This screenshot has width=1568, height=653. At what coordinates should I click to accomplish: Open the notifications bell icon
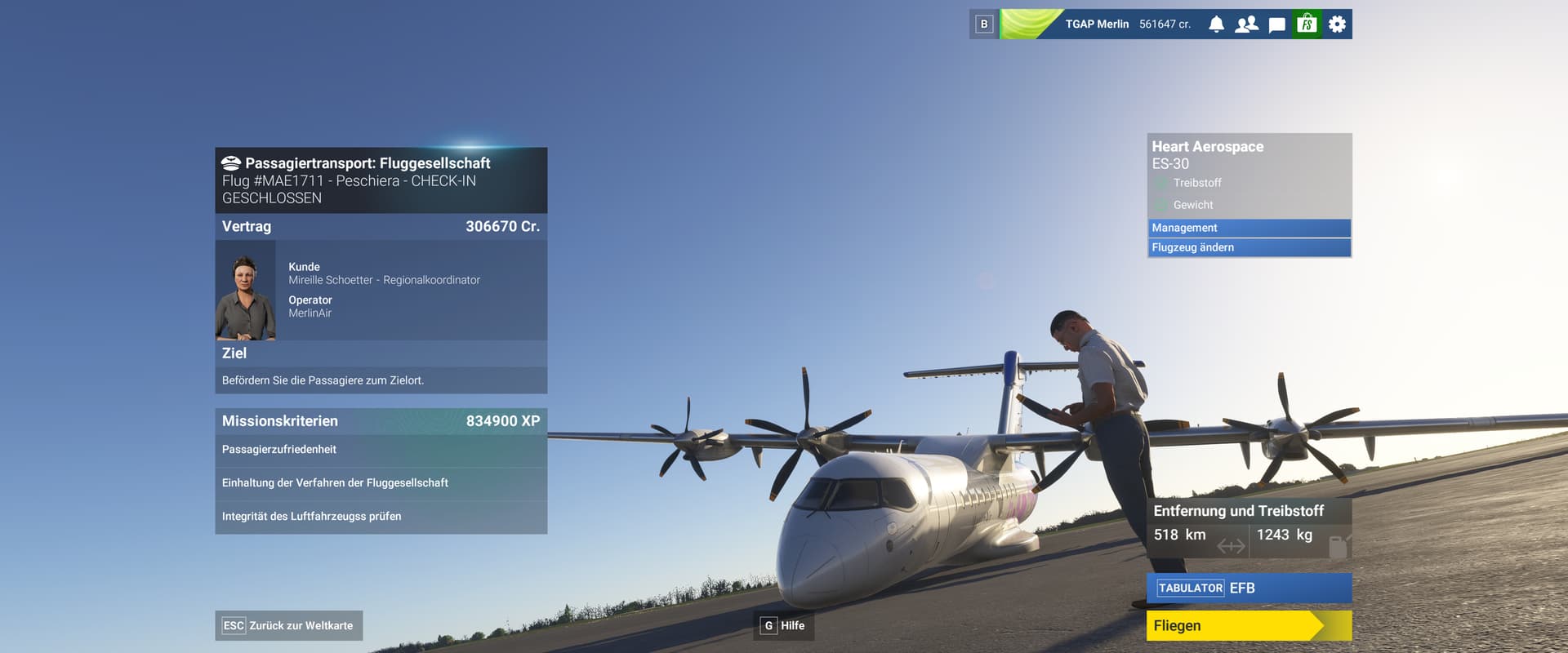pos(1216,24)
